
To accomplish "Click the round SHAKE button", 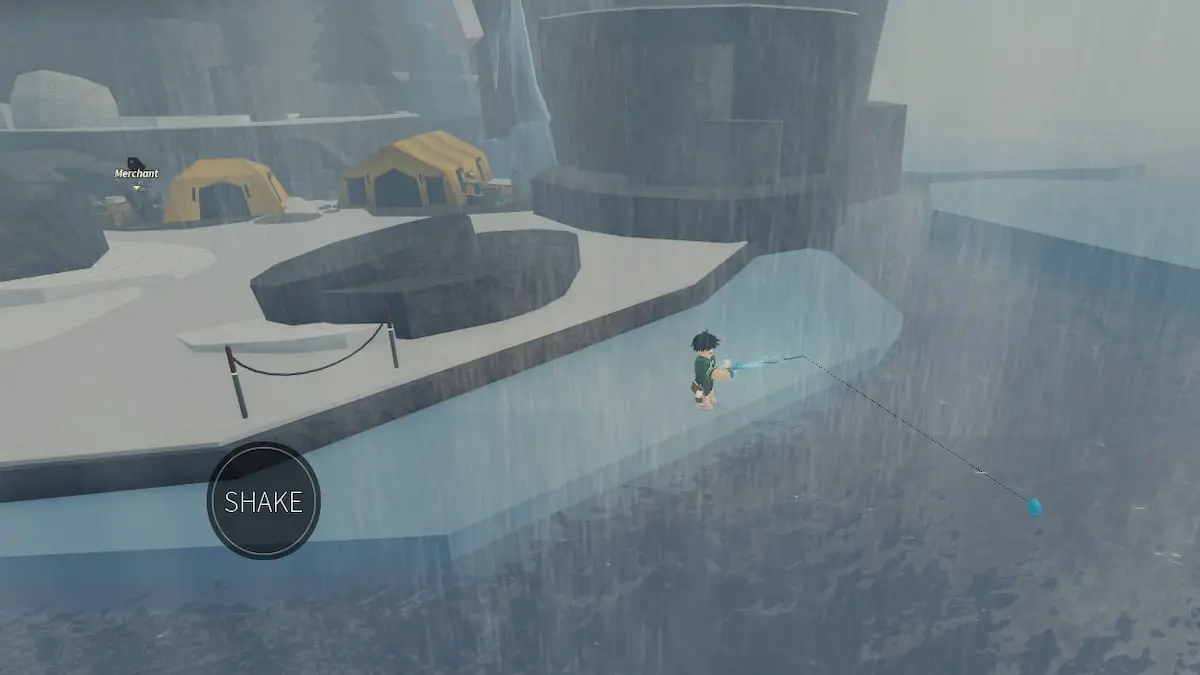I will (x=263, y=501).
